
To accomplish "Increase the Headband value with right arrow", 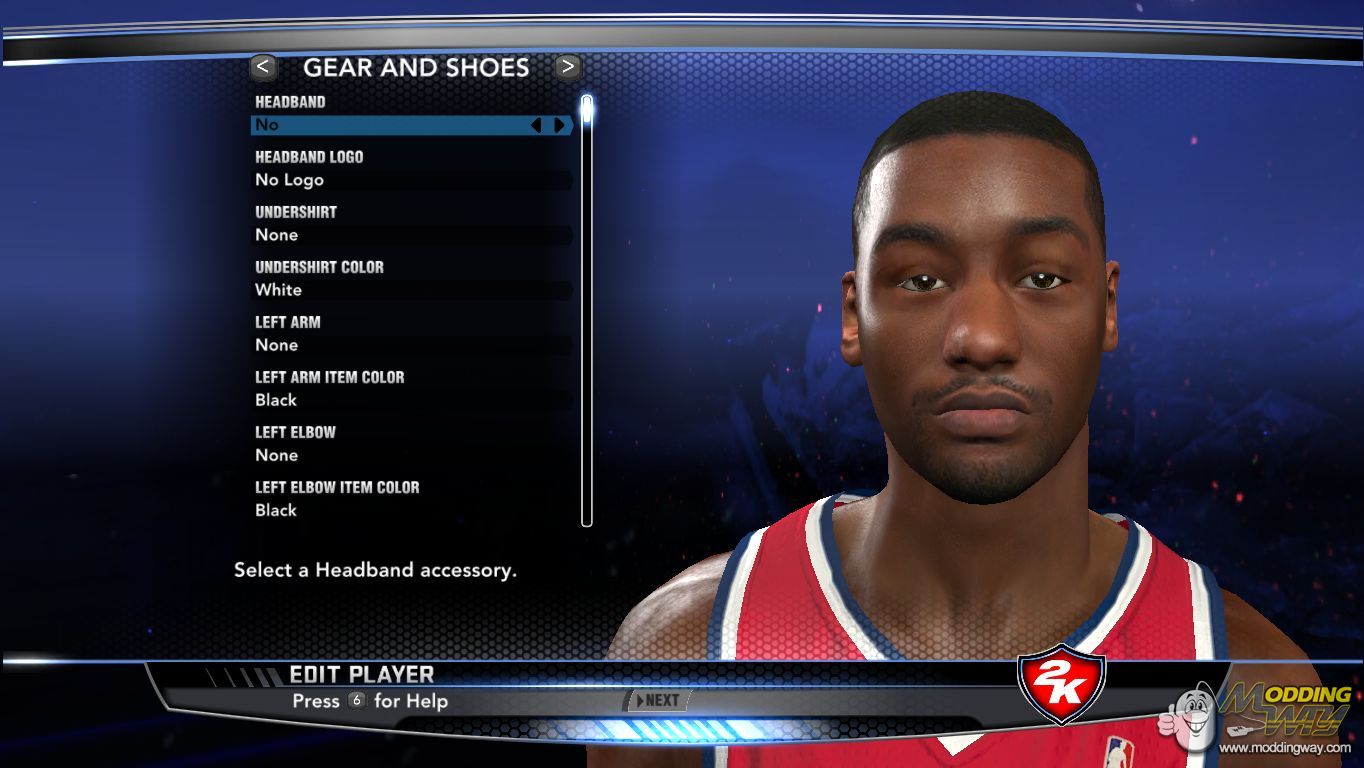I will click(559, 125).
